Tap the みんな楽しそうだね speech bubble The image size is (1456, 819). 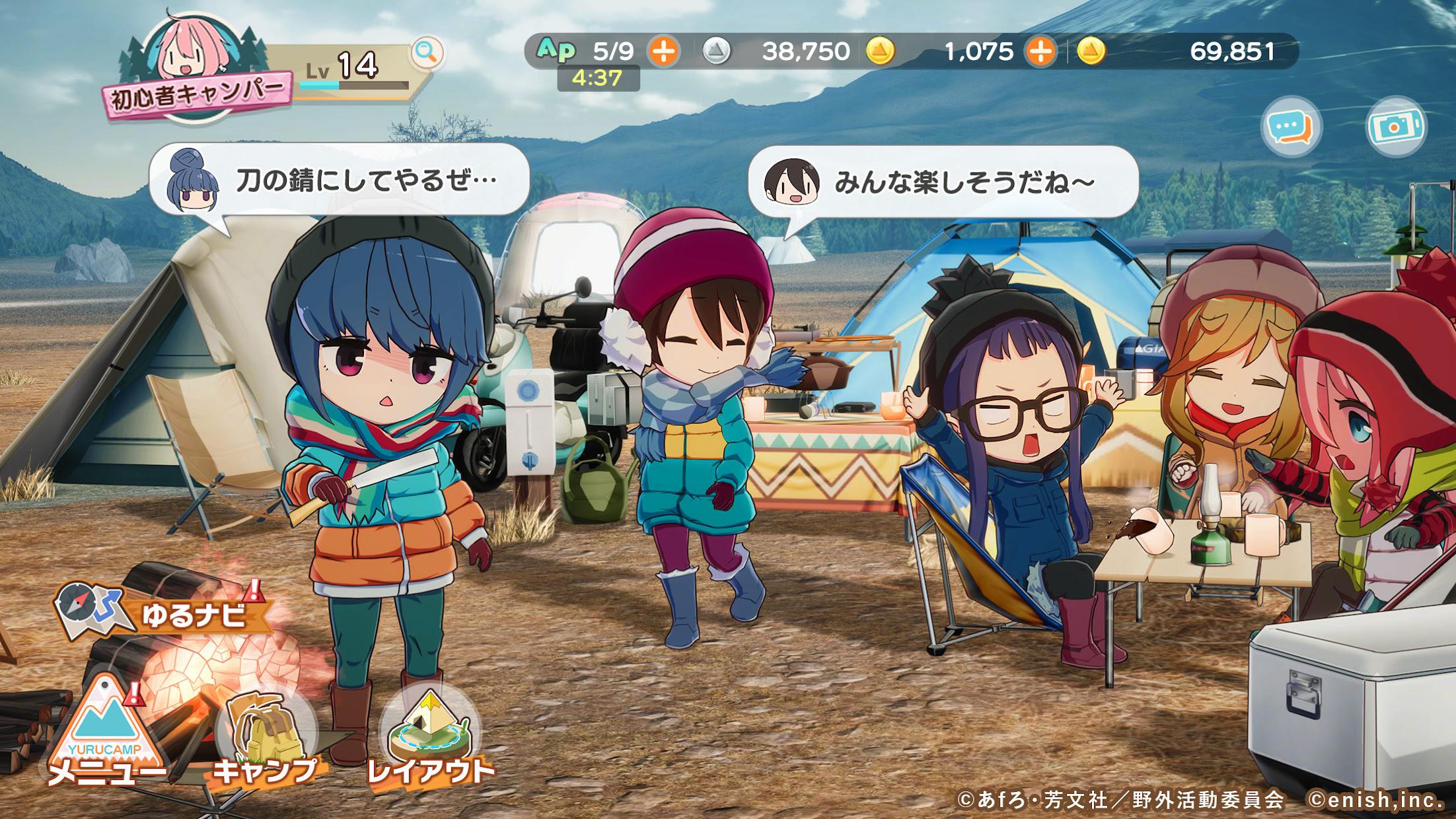click(943, 181)
